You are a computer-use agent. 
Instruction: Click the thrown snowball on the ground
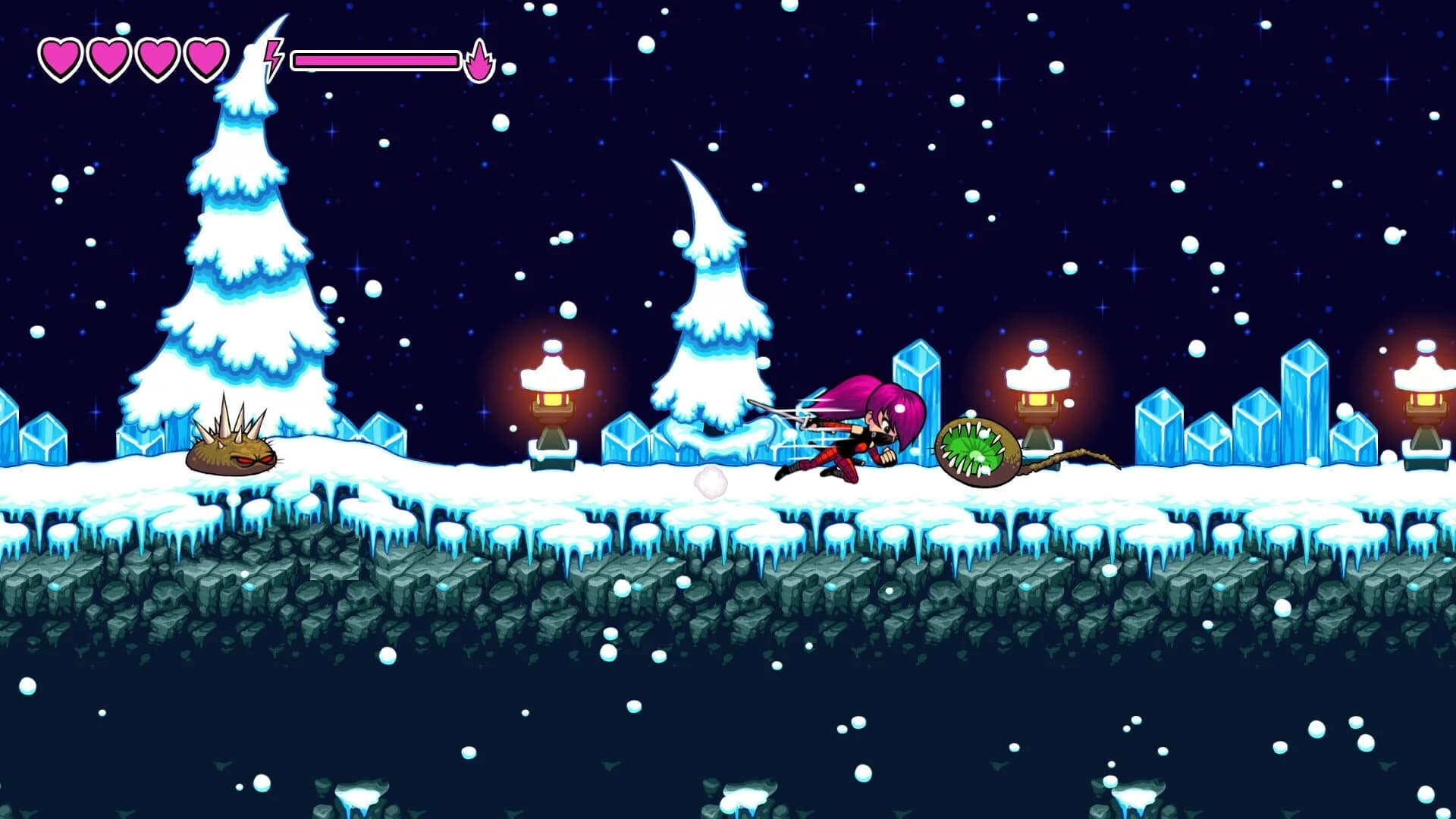[711, 483]
